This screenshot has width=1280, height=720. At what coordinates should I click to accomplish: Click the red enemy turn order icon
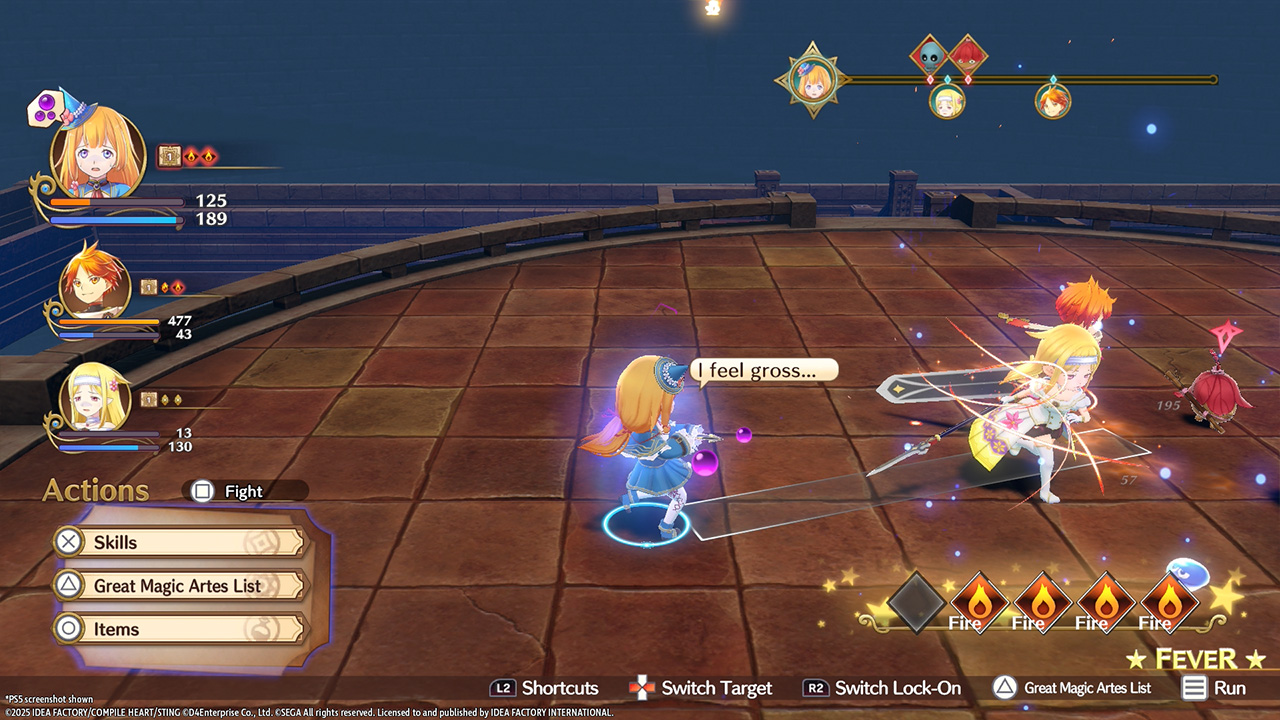pos(968,54)
